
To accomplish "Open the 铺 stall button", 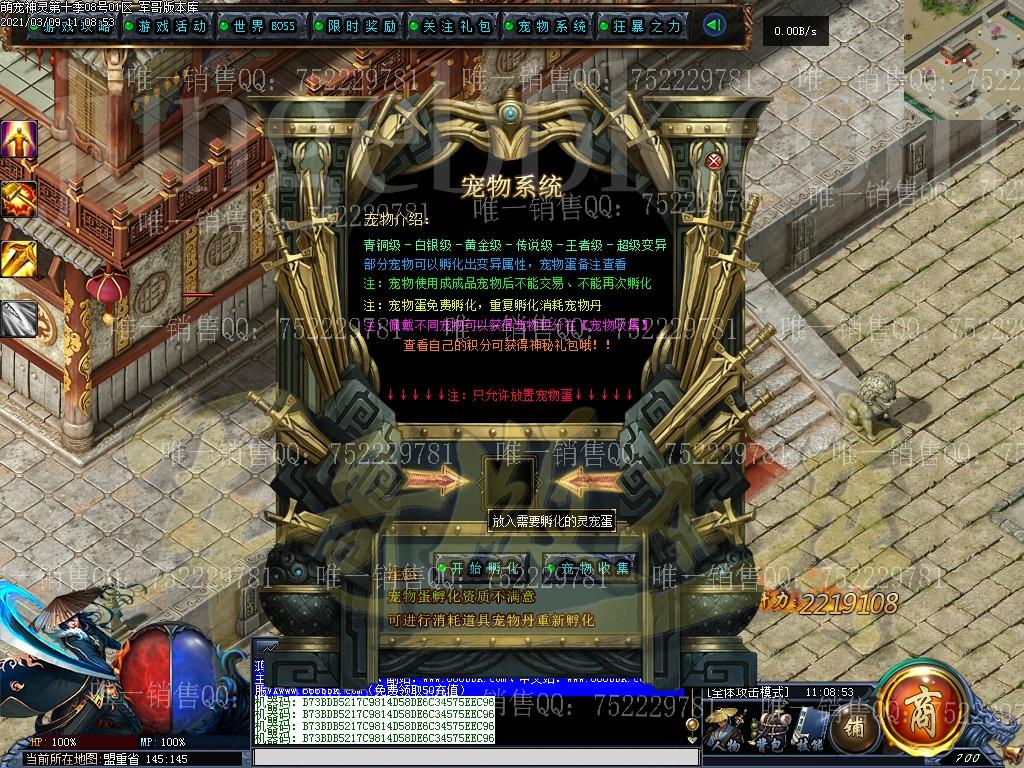I will click(x=854, y=725).
